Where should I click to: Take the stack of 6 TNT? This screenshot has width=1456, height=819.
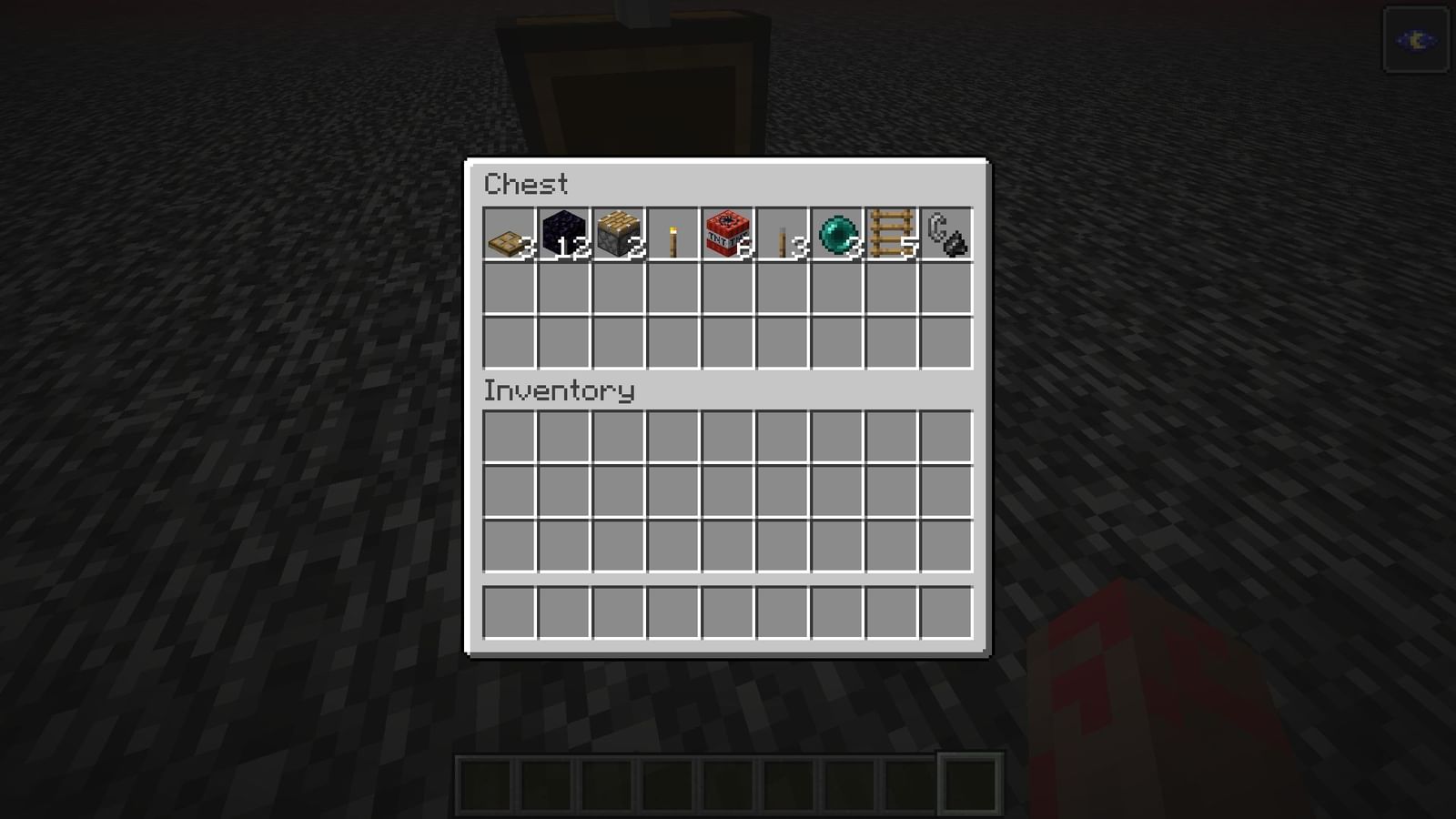[x=728, y=235]
